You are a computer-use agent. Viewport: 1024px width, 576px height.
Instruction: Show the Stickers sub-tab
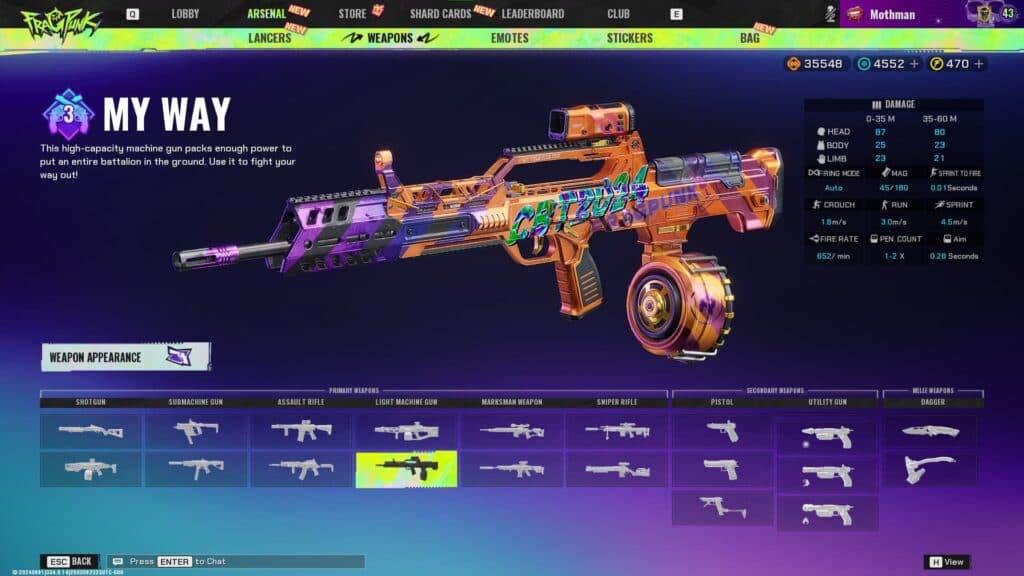(x=629, y=38)
